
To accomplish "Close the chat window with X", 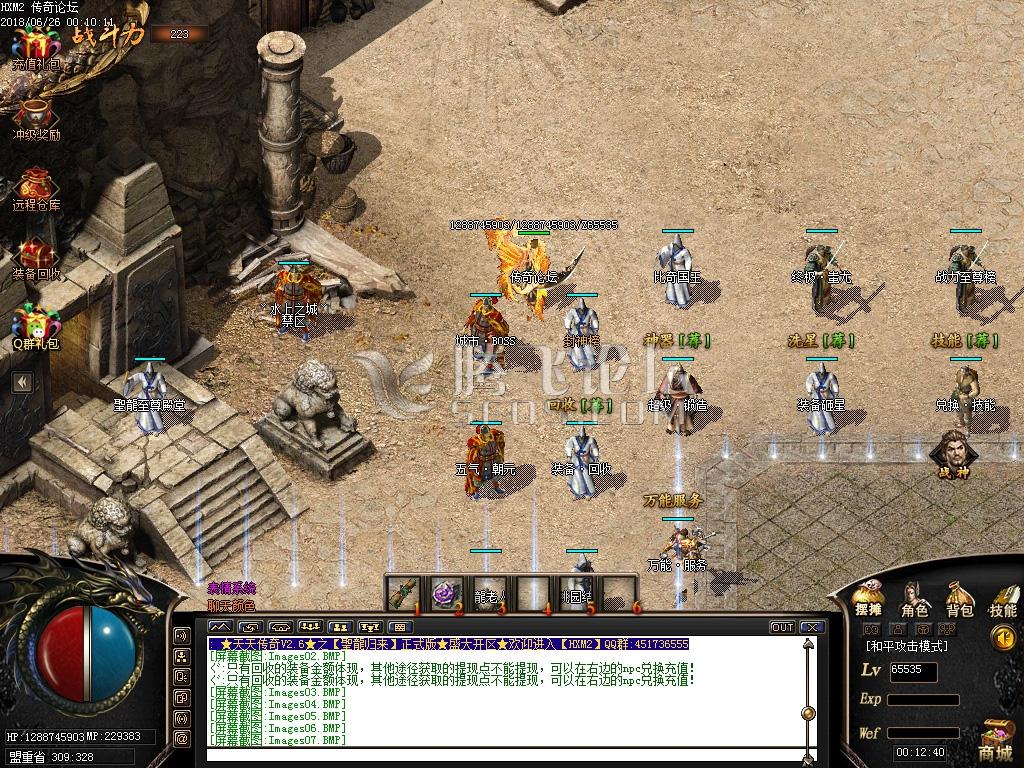I will pos(811,627).
